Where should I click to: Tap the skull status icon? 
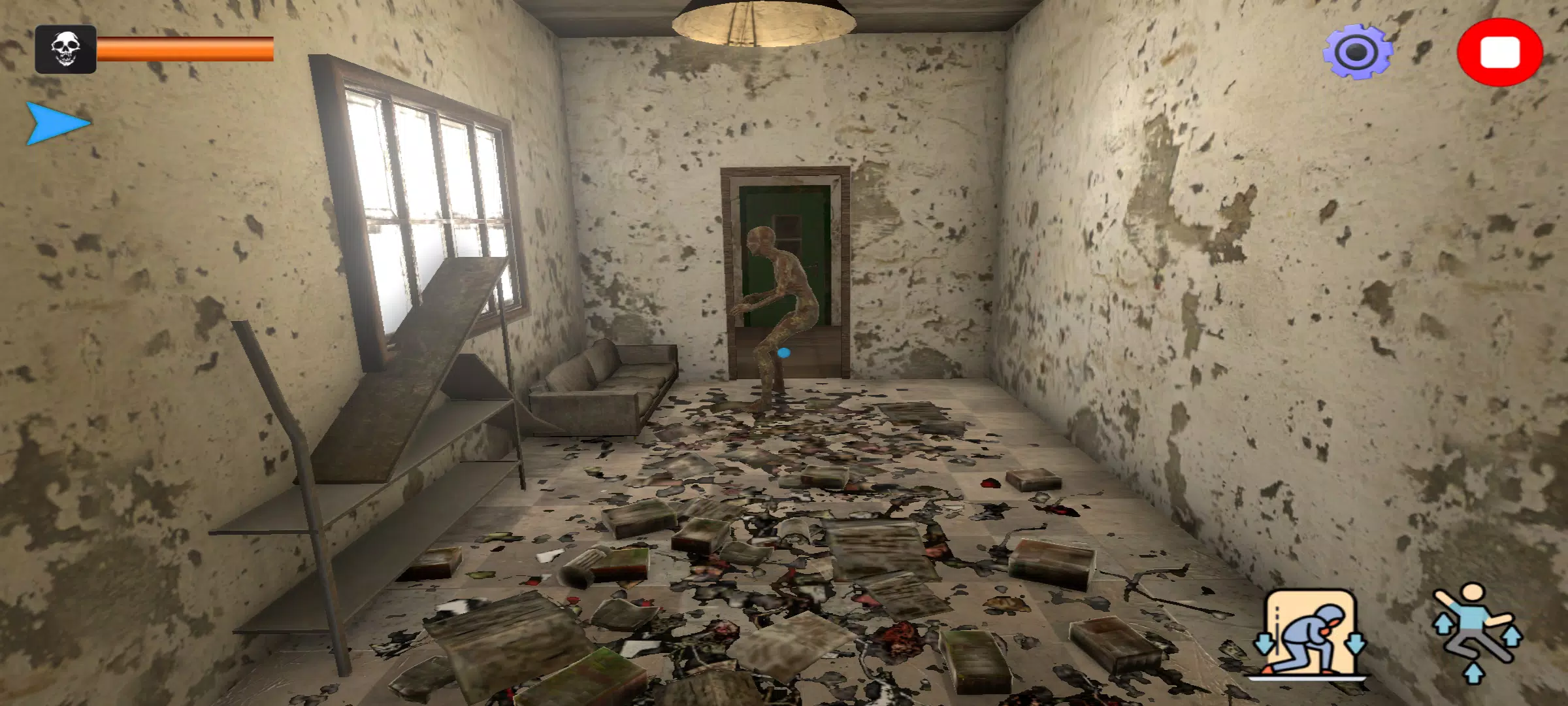(65, 49)
